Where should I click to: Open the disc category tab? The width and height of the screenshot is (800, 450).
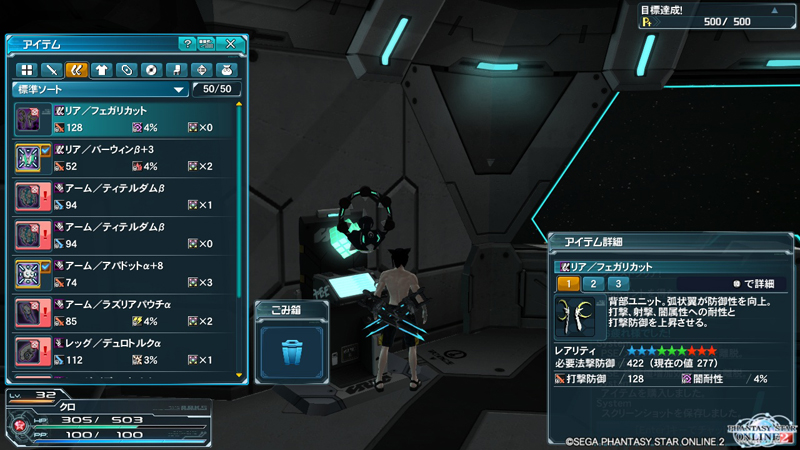tap(151, 70)
